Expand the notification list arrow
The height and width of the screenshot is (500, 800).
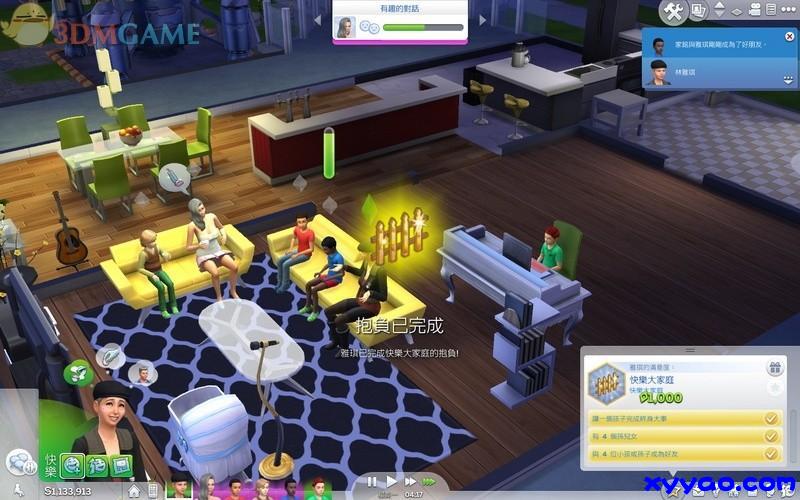click(x=789, y=78)
